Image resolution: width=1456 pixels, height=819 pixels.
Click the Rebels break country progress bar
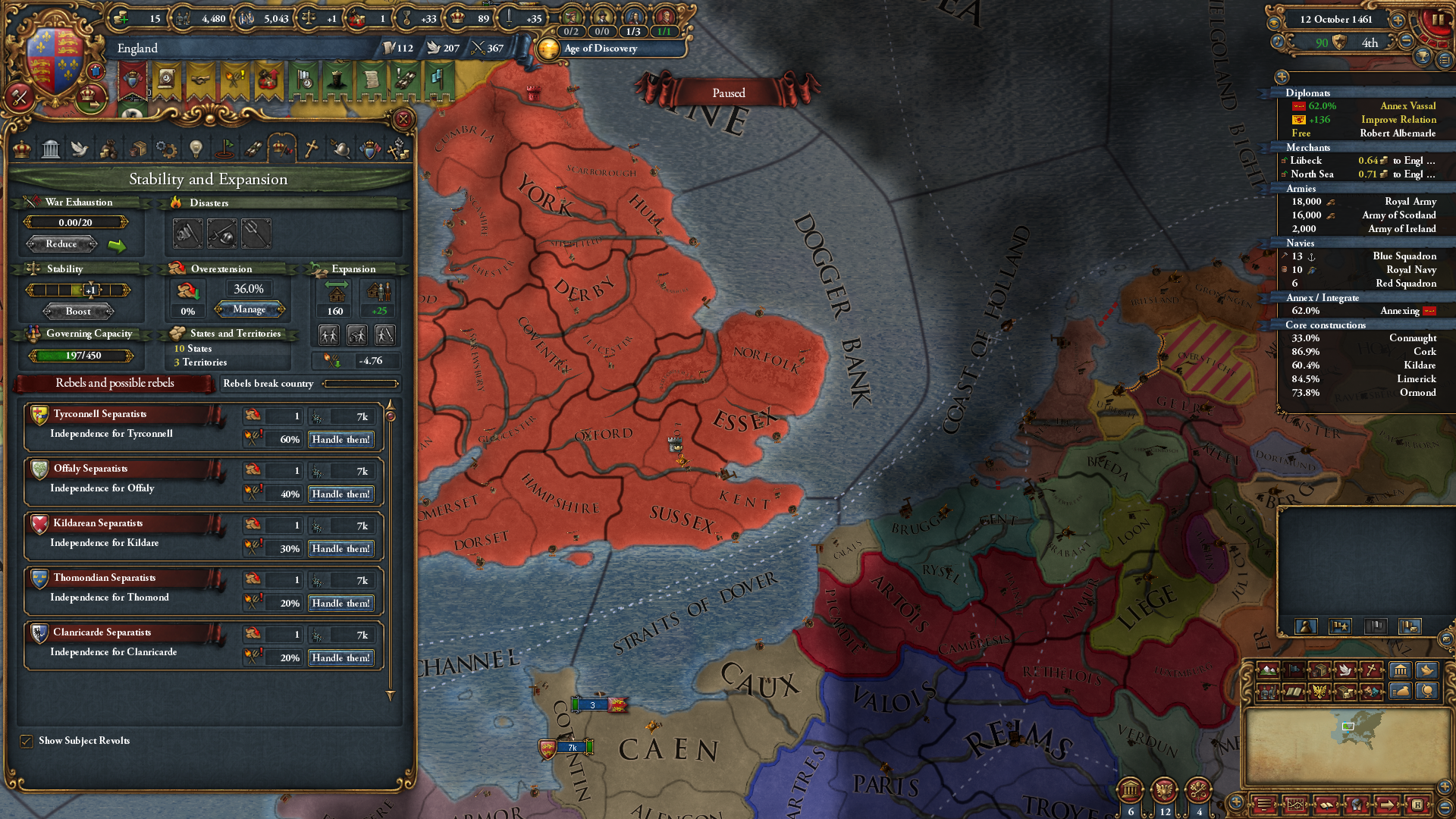[360, 384]
